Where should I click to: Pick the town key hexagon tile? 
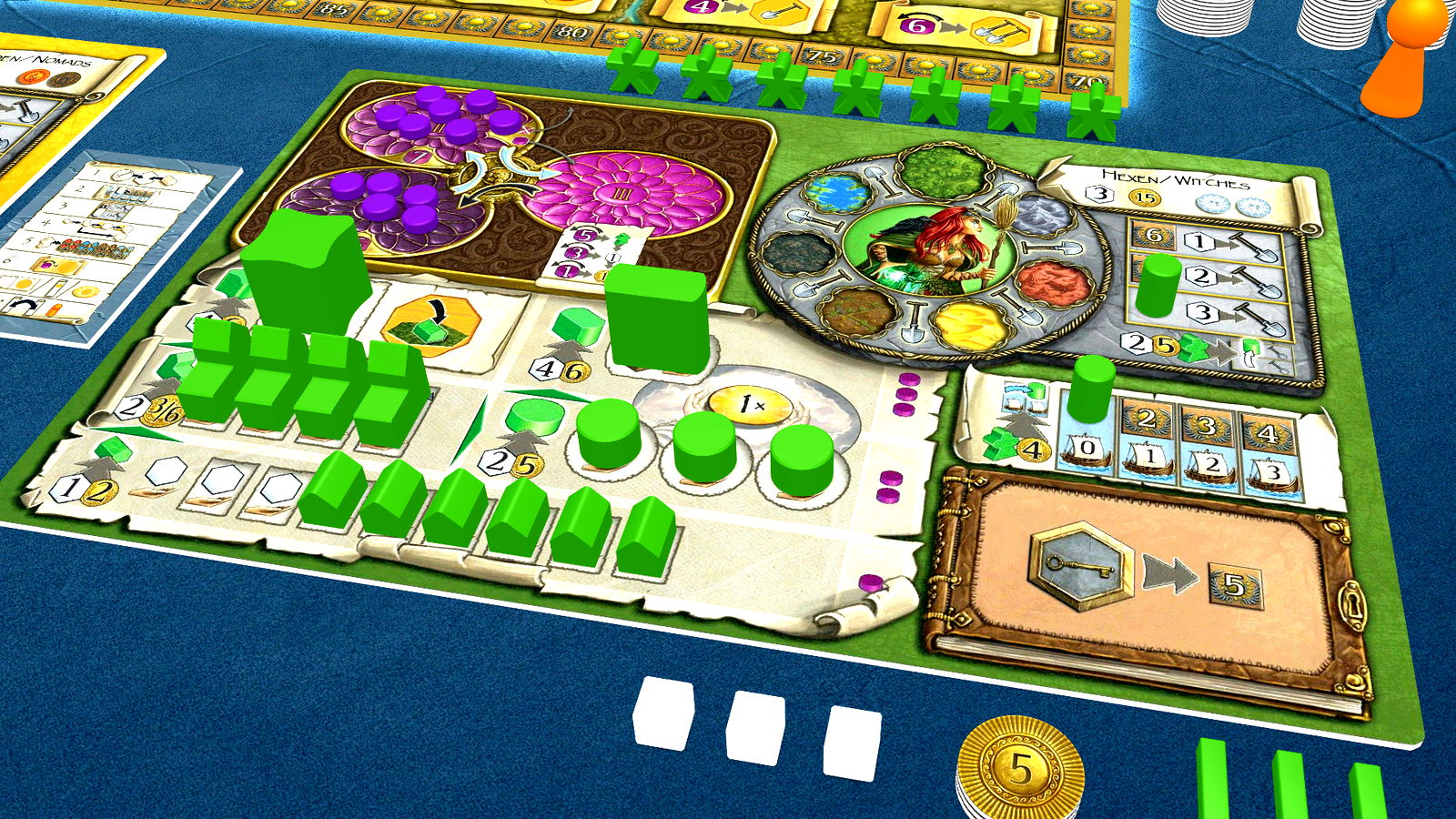click(1081, 564)
